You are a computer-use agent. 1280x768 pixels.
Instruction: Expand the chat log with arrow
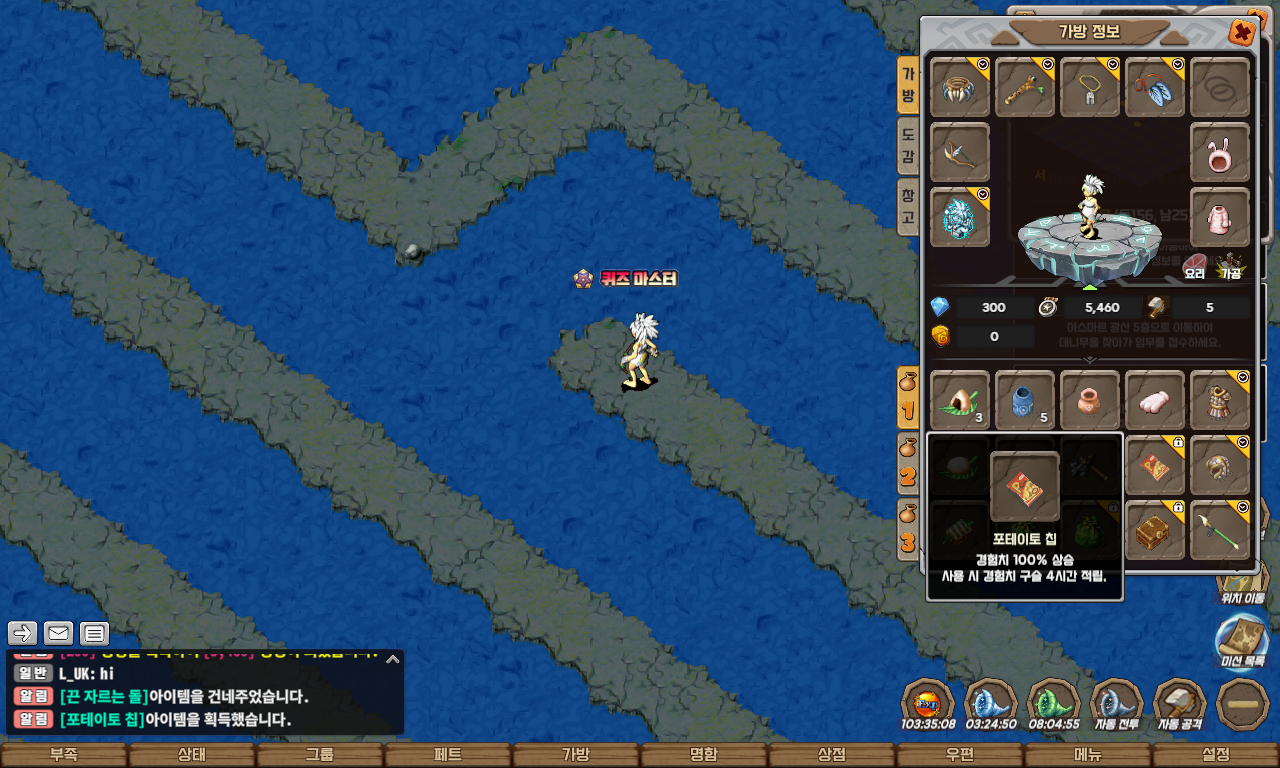tap(393, 659)
